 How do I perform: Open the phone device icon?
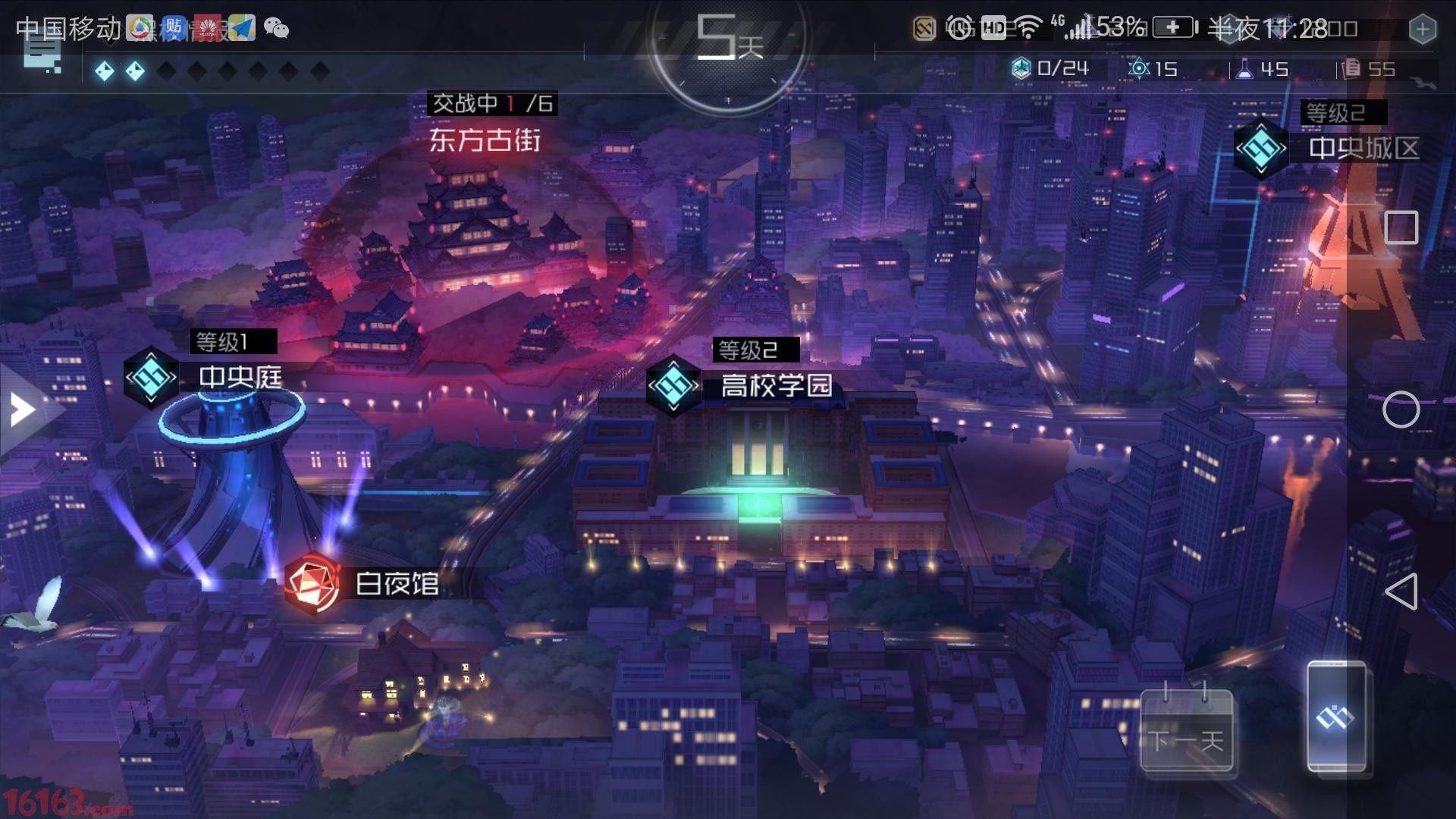[x=1337, y=716]
